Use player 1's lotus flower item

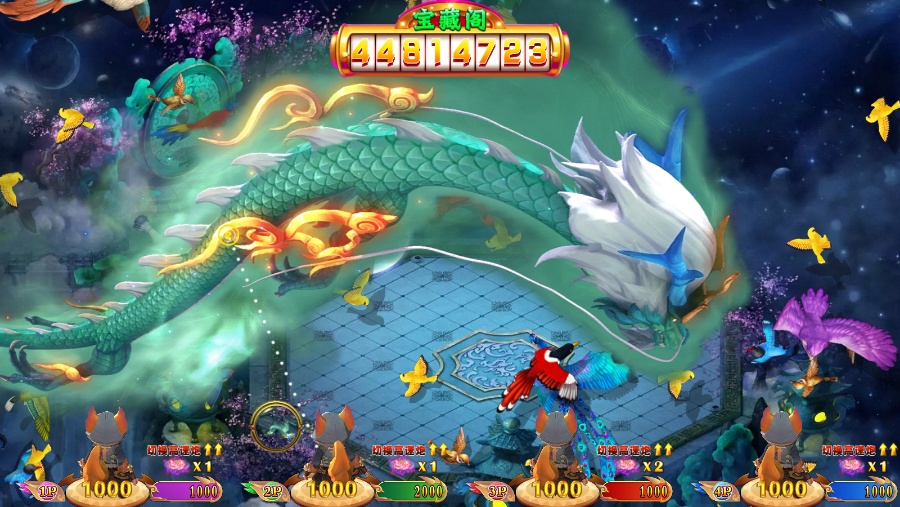tap(175, 467)
